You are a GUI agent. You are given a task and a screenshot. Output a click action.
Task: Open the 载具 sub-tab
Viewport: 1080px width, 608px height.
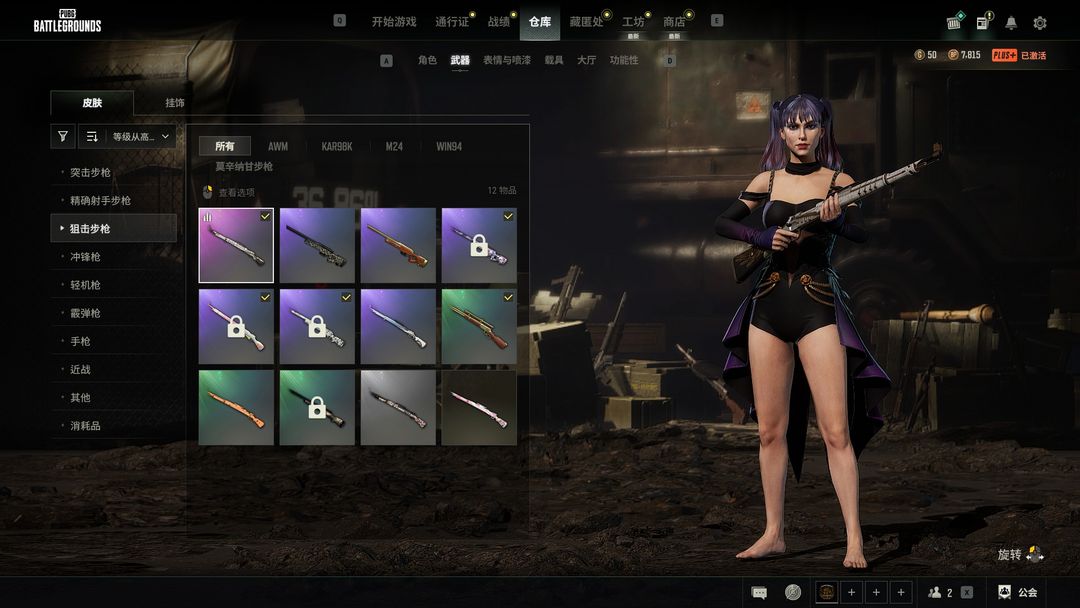point(553,60)
